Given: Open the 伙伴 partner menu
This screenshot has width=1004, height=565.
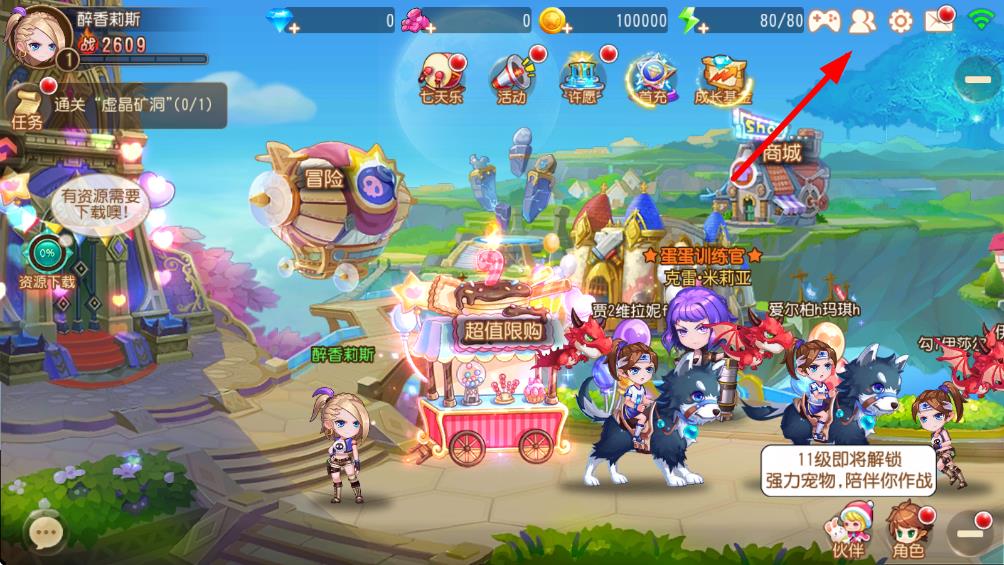Looking at the screenshot, I should (847, 531).
